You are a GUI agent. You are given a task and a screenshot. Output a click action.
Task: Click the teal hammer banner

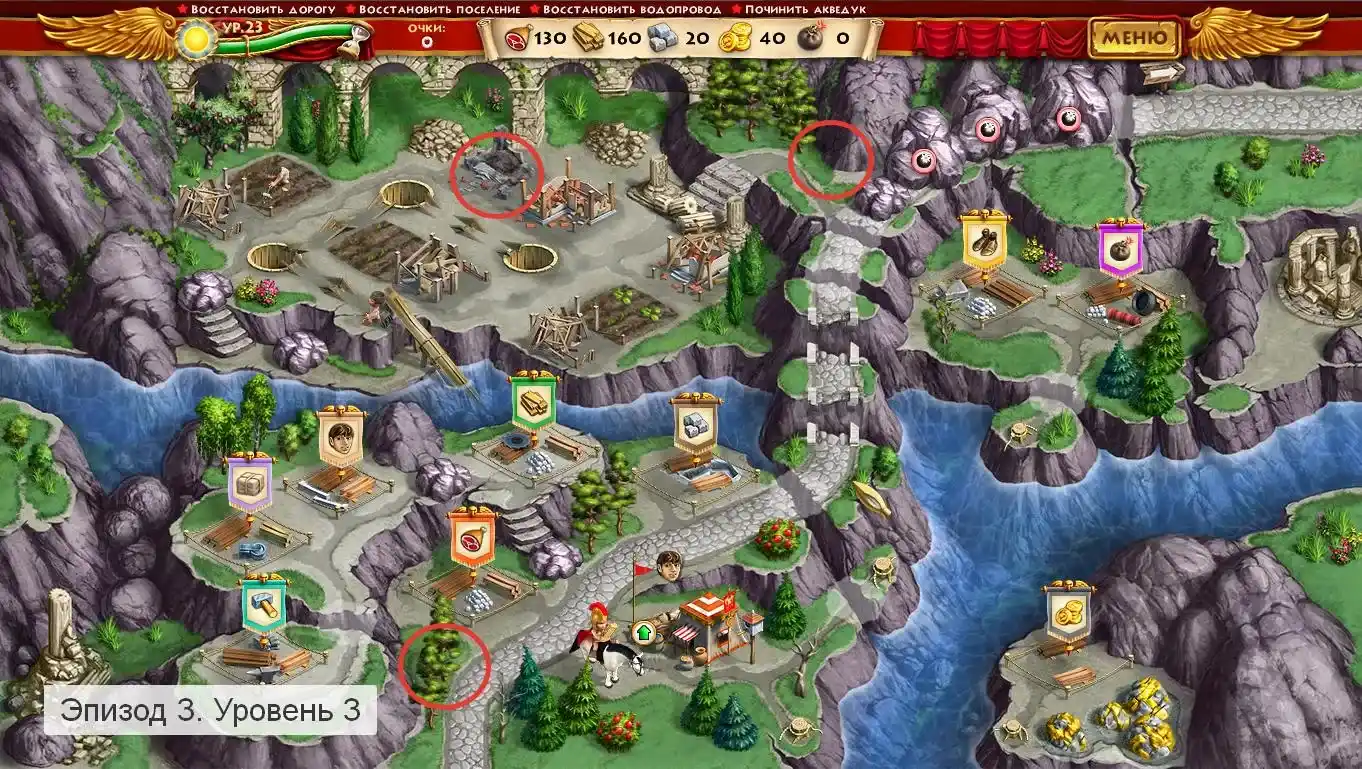[x=264, y=604]
